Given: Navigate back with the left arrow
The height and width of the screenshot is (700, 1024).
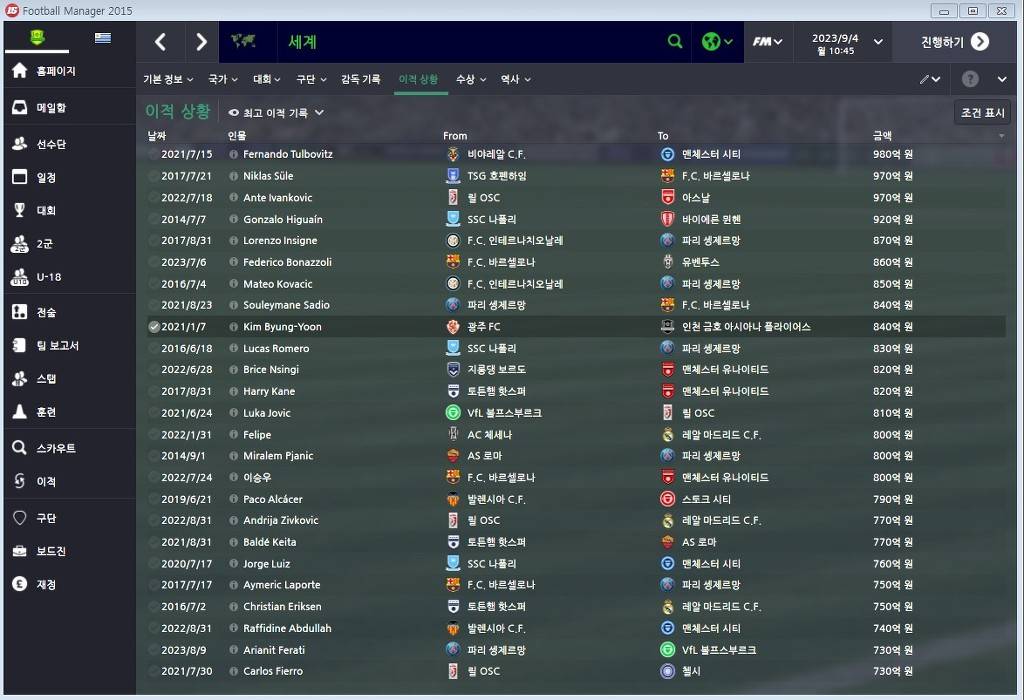Looking at the screenshot, I should (160, 42).
